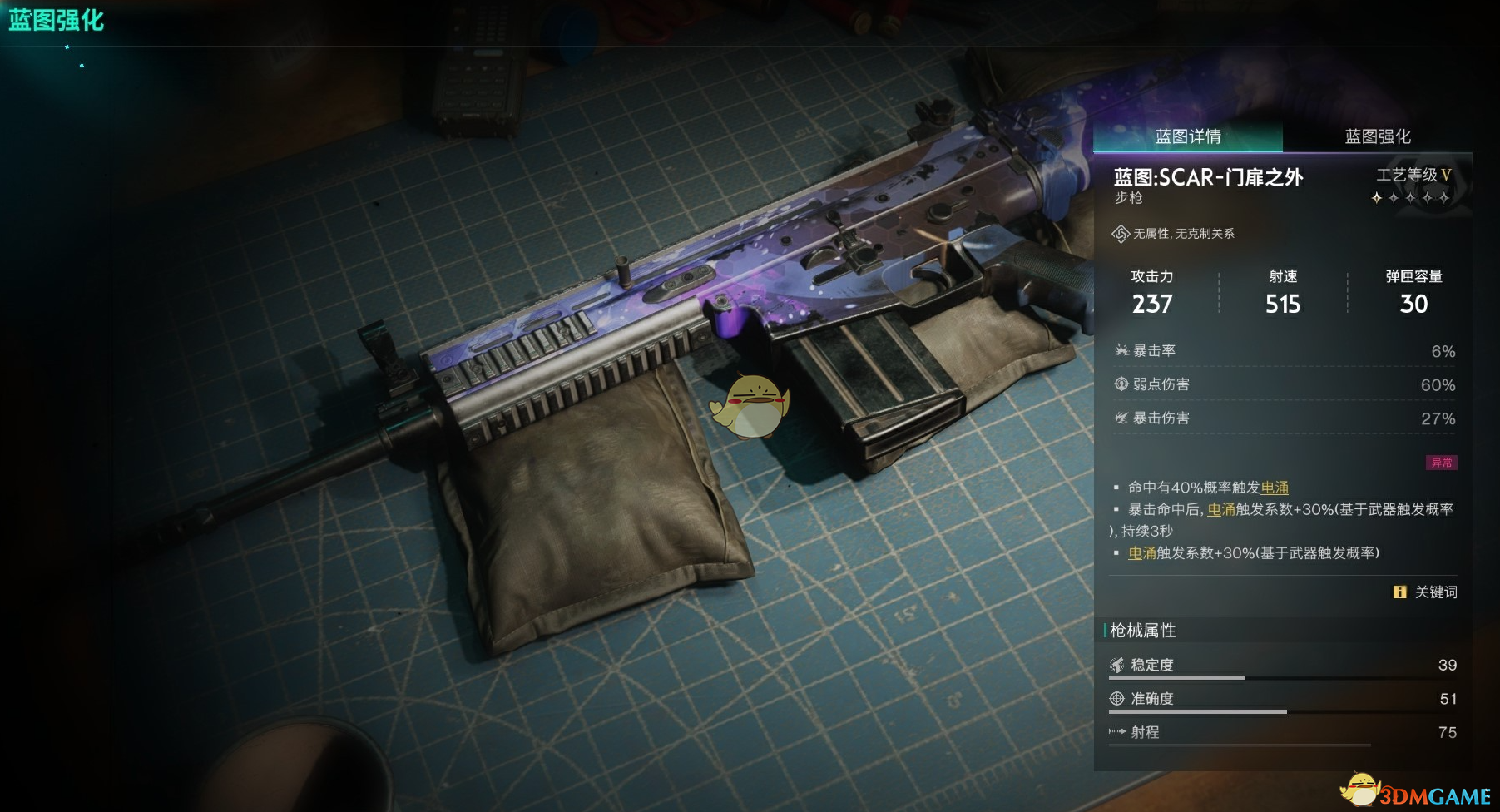Viewport: 1500px width, 812px height.
Task: Switch to the 蓝图详情 tab
Action: tap(1187, 136)
